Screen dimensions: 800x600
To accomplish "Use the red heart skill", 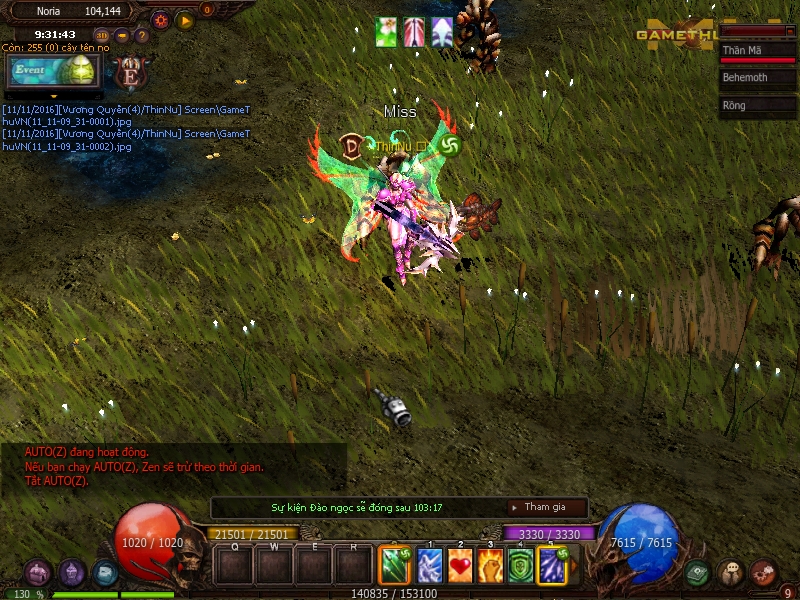I will [x=460, y=565].
